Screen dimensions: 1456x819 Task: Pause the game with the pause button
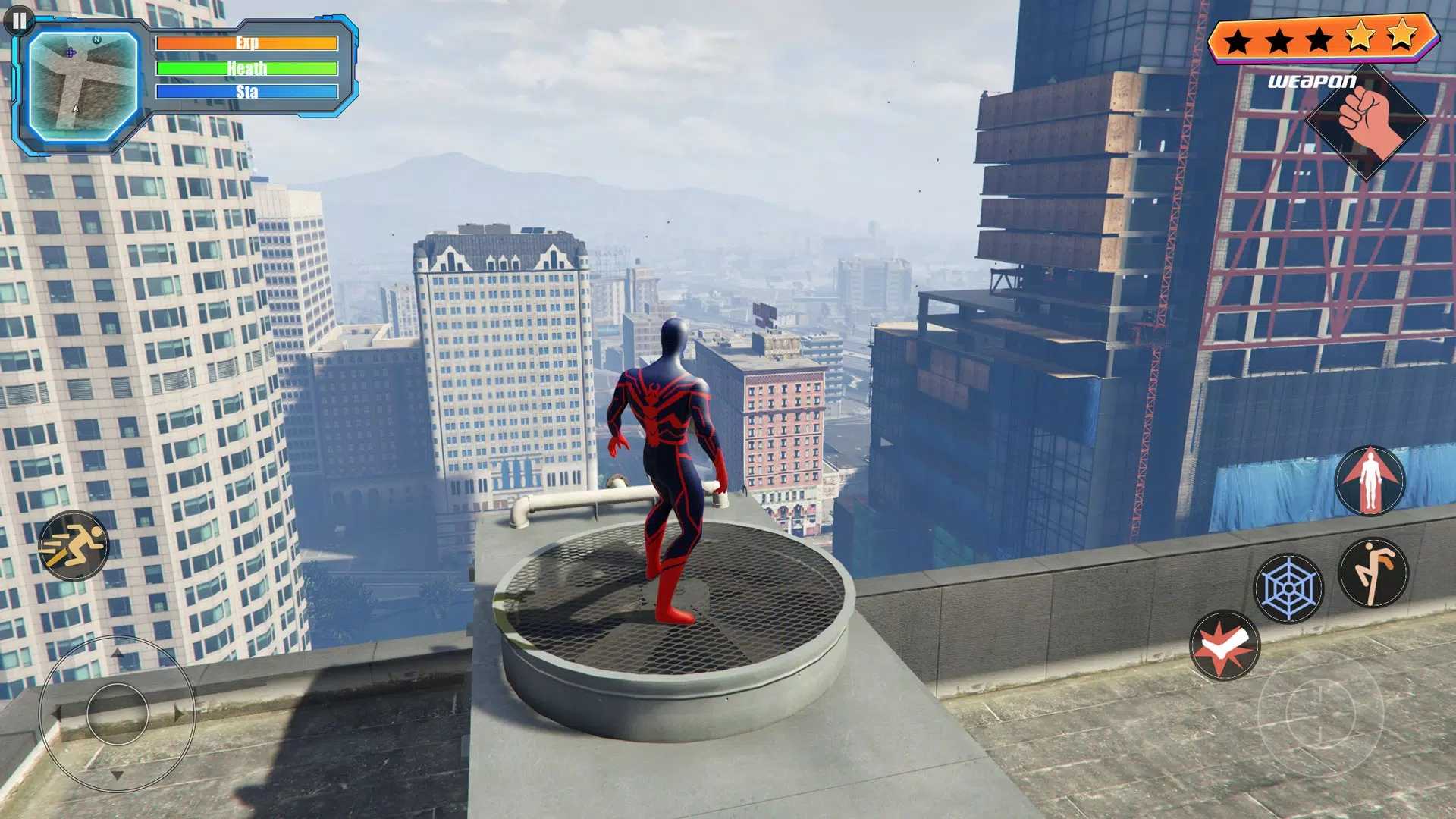click(19, 20)
